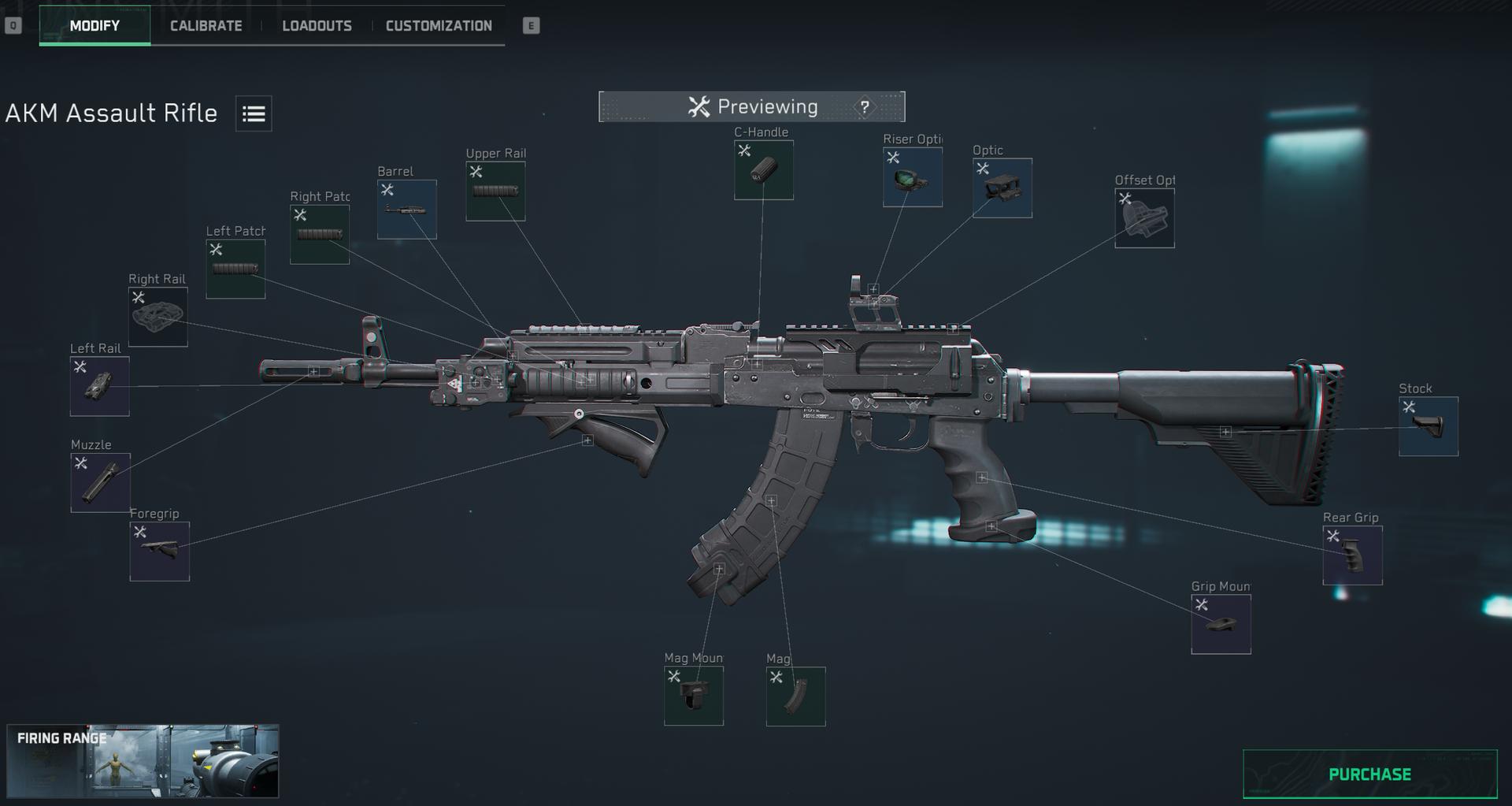This screenshot has height=806, width=1512.
Task: Open the Muzzle attachment slot
Action: pos(100,481)
